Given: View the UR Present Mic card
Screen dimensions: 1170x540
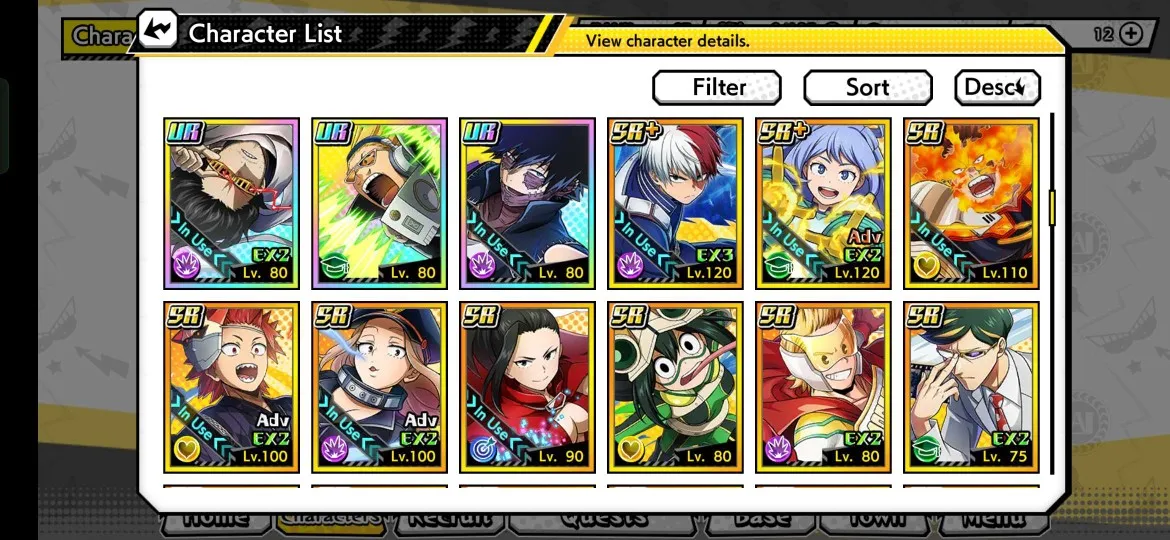Looking at the screenshot, I should [x=379, y=203].
